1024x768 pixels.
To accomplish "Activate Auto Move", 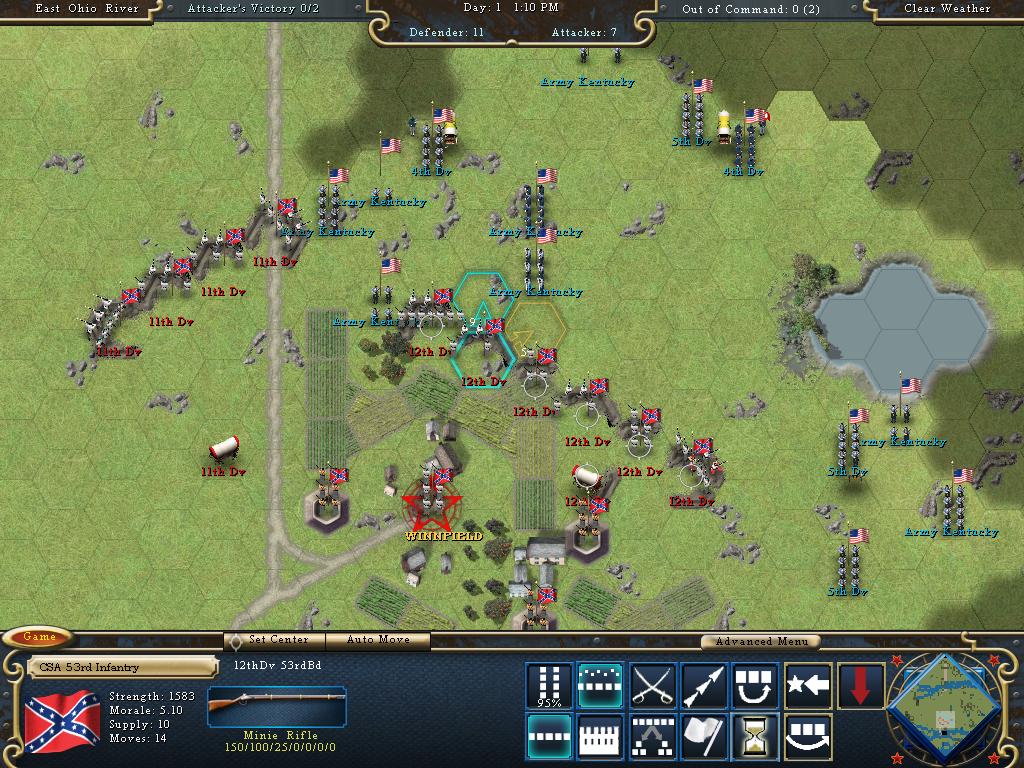I will click(x=380, y=640).
